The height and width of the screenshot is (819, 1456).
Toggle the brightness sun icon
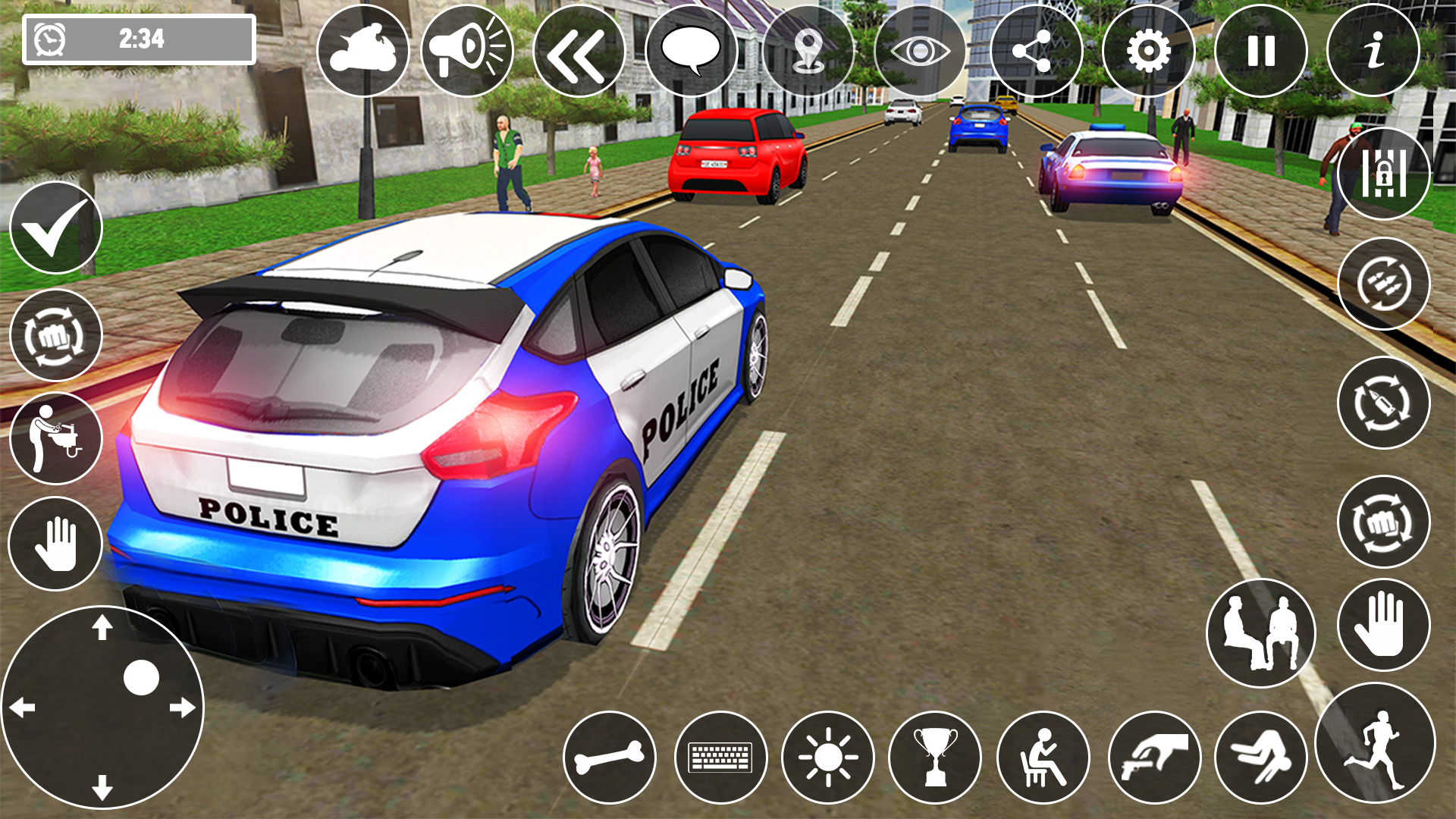click(x=827, y=758)
